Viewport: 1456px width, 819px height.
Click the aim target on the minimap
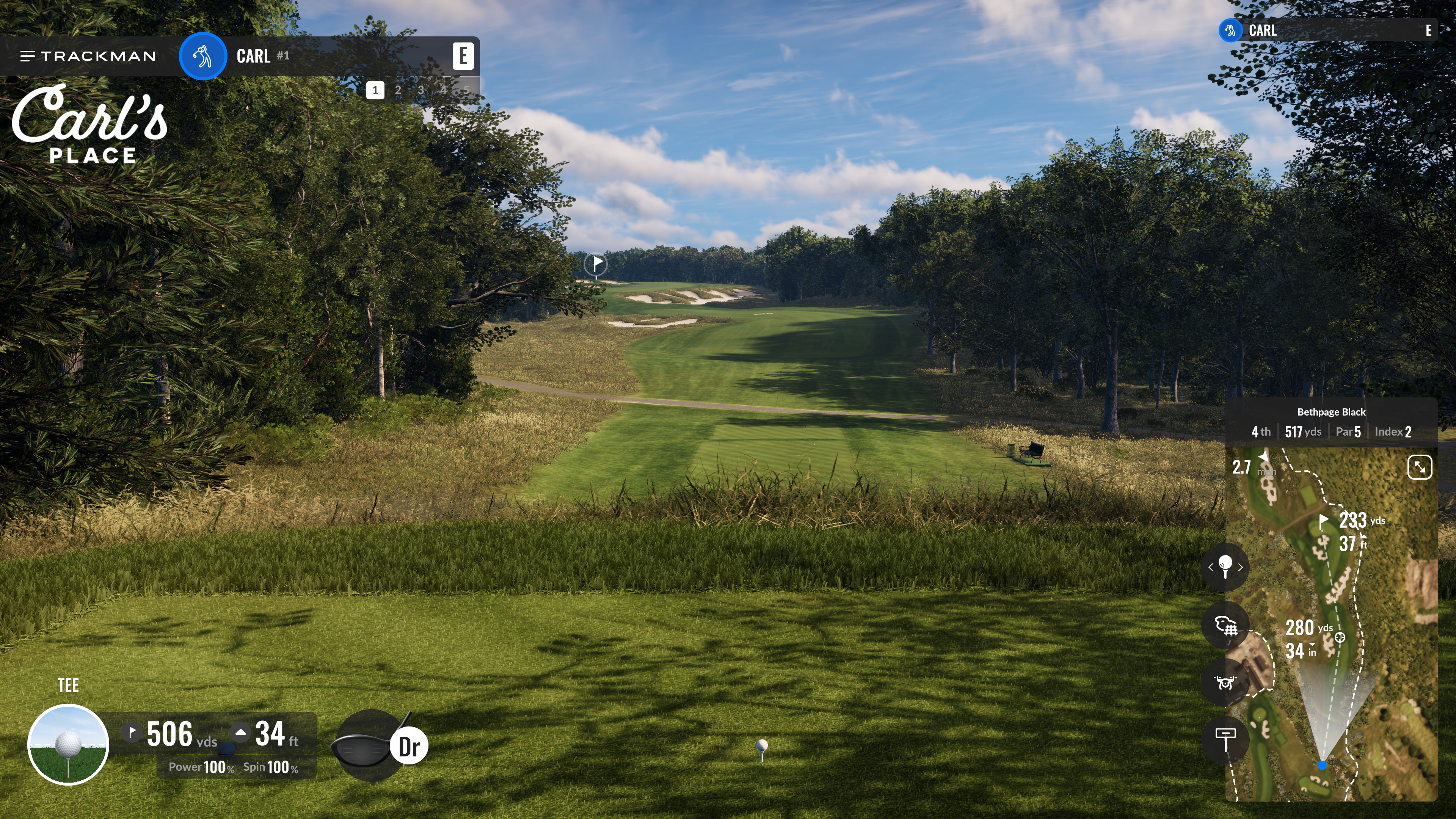click(1340, 637)
